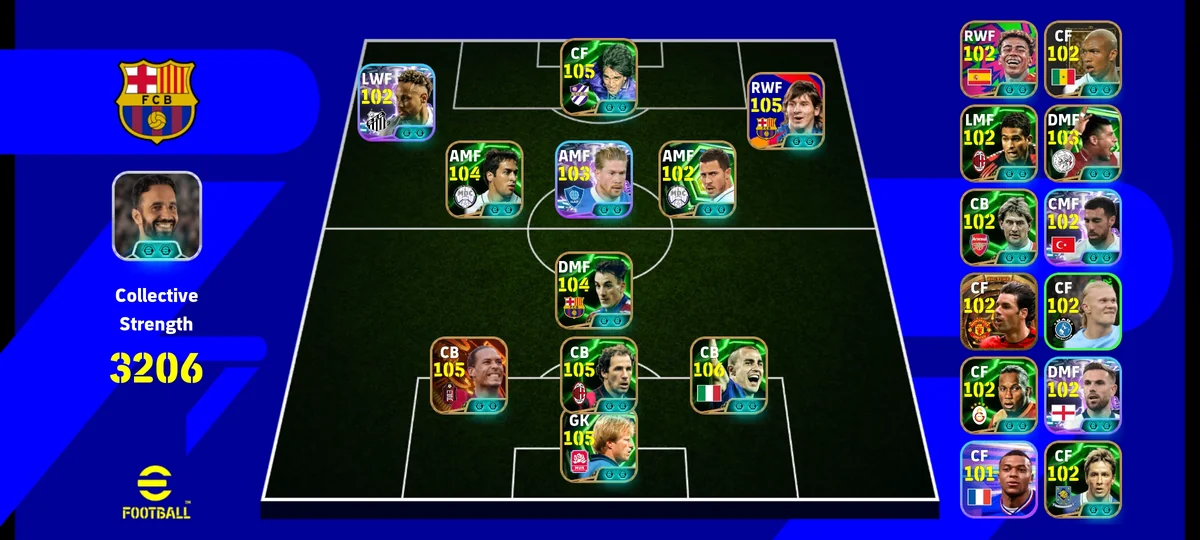The image size is (1200, 540).
Task: Pick the CB 102 Arsenal substitute card
Action: pyautogui.click(x=999, y=228)
